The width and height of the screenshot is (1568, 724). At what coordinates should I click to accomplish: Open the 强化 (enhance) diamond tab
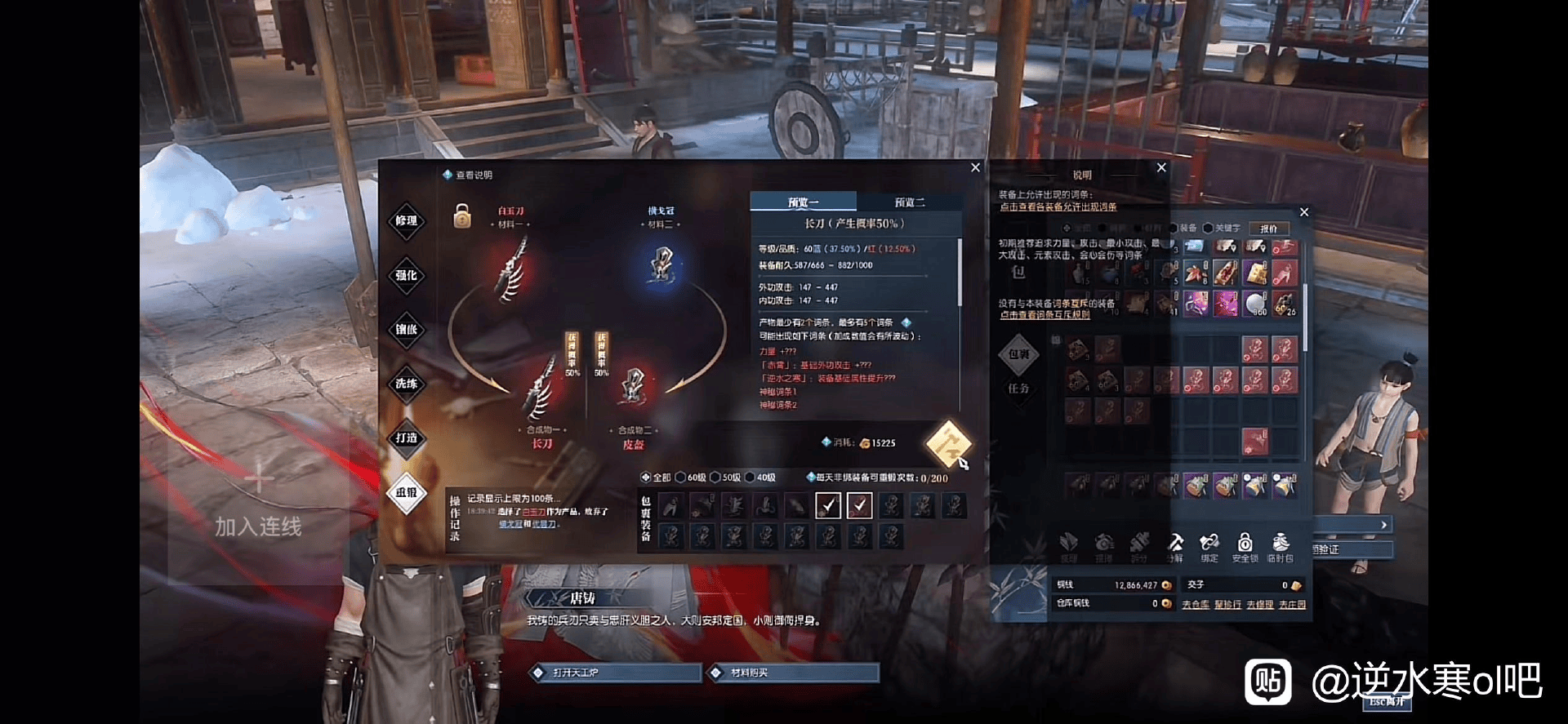(x=406, y=276)
